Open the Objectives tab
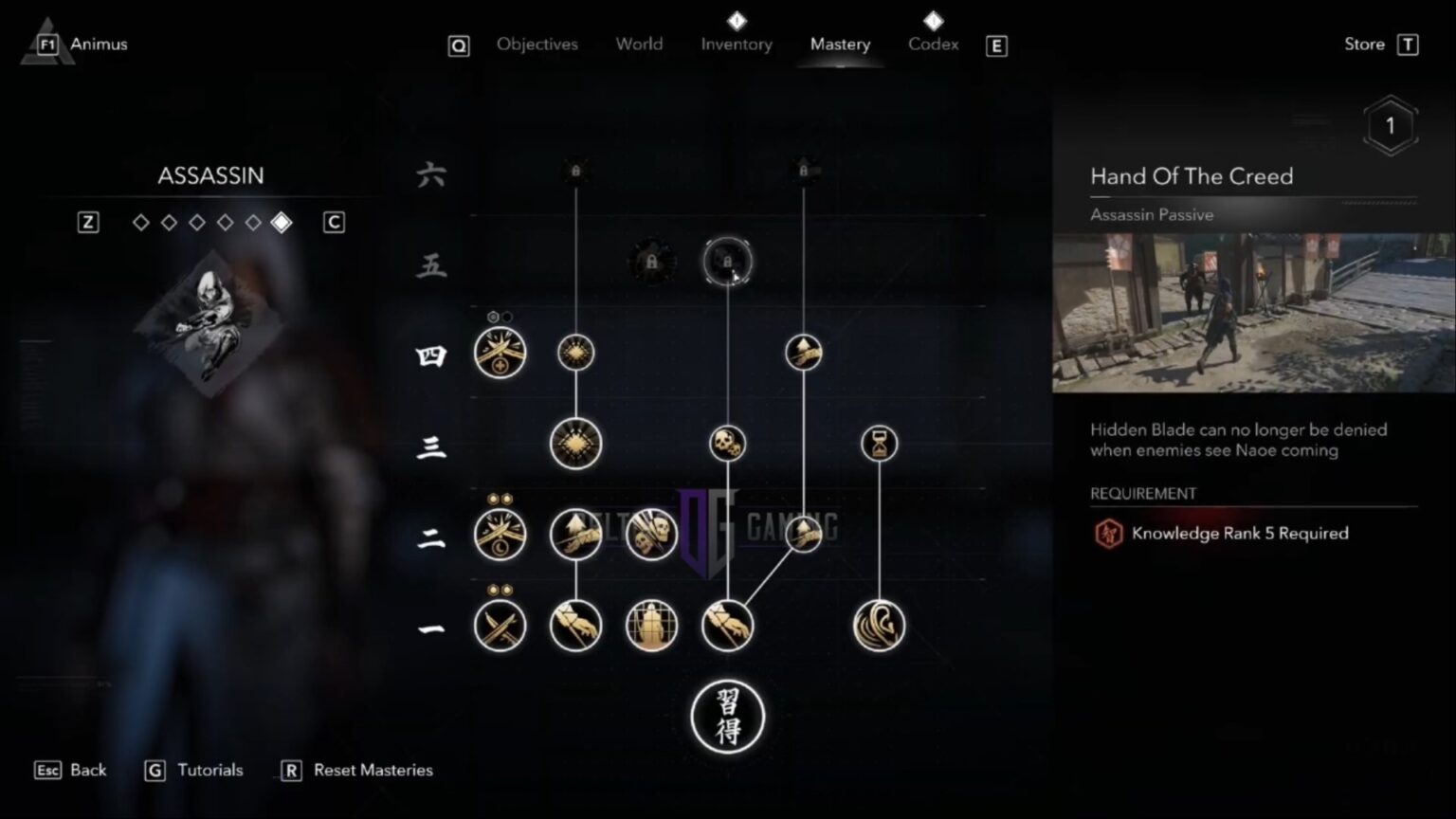Image resolution: width=1456 pixels, height=819 pixels. click(537, 44)
